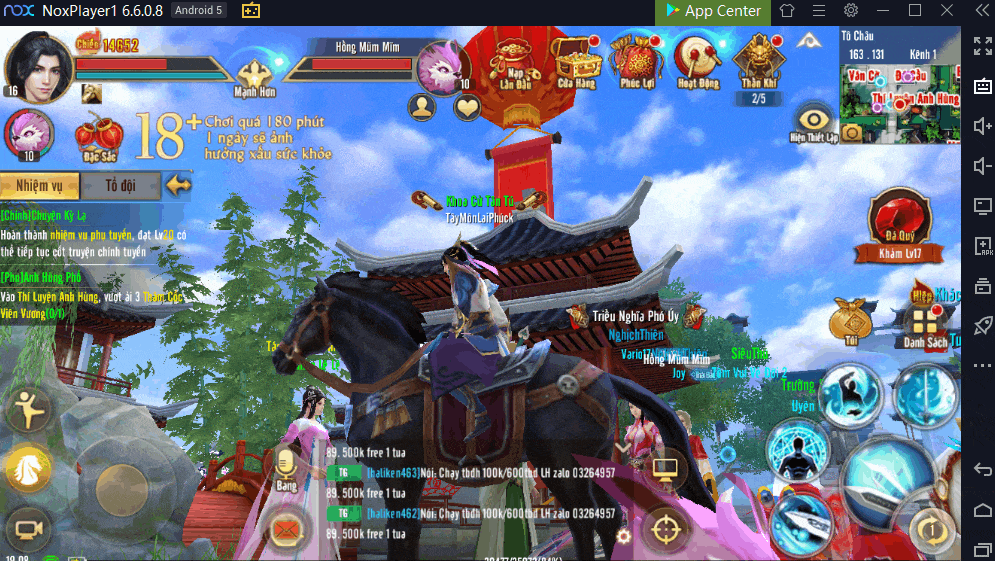Collapse the quest panel with the arrow

[x=179, y=185]
